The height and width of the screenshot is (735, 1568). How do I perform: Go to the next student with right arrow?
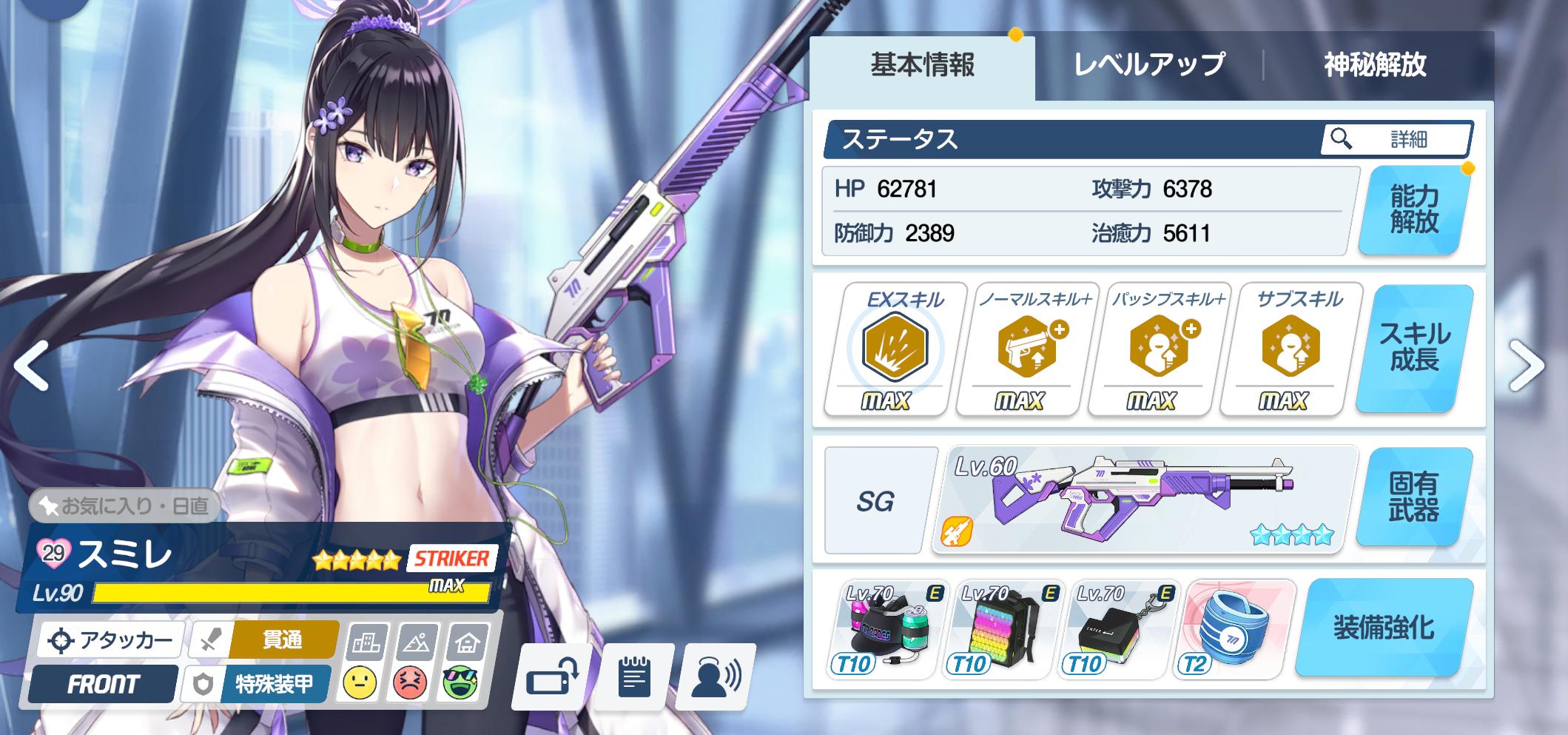pyautogui.click(x=1526, y=365)
